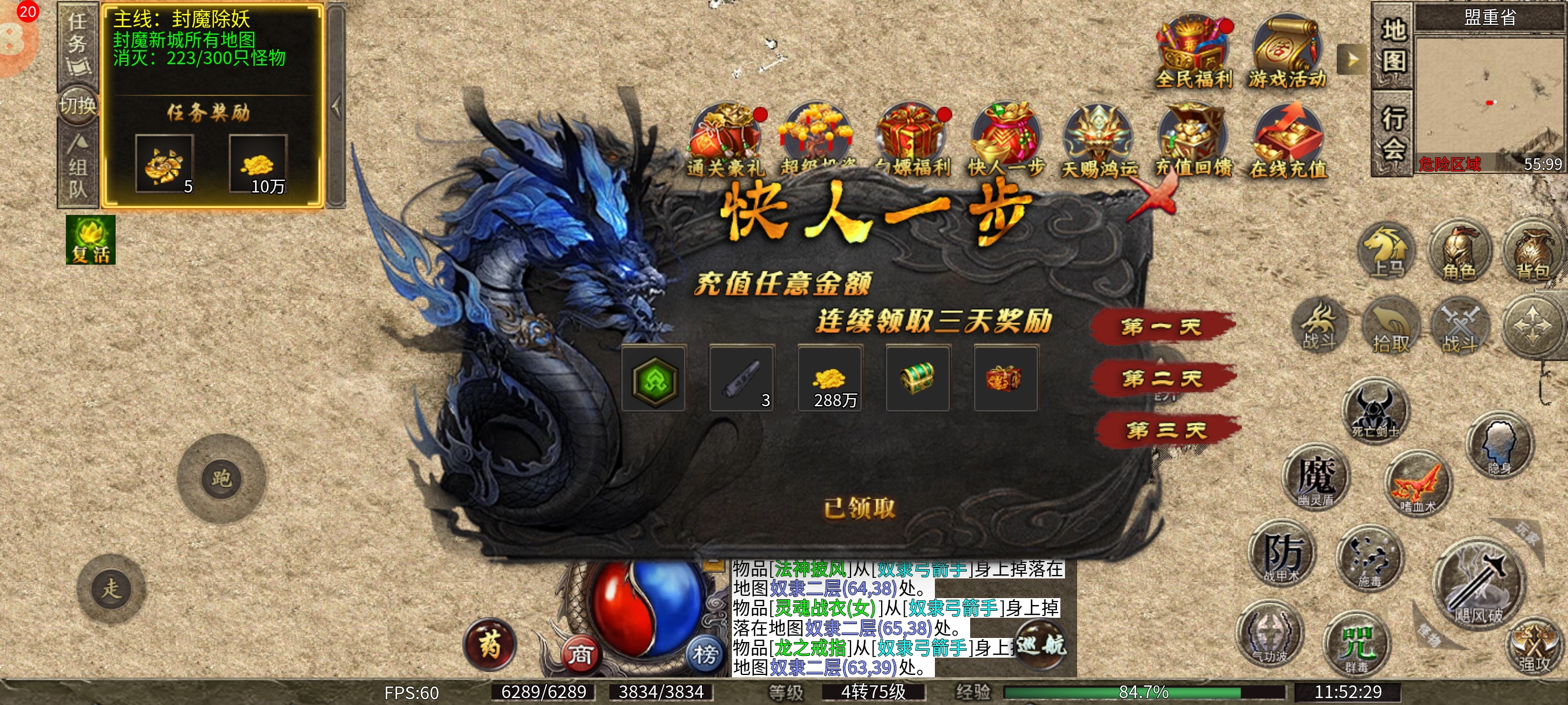This screenshot has width=1568, height=705.
Task: Switch to the 第一天 reward tab
Action: point(1162,327)
